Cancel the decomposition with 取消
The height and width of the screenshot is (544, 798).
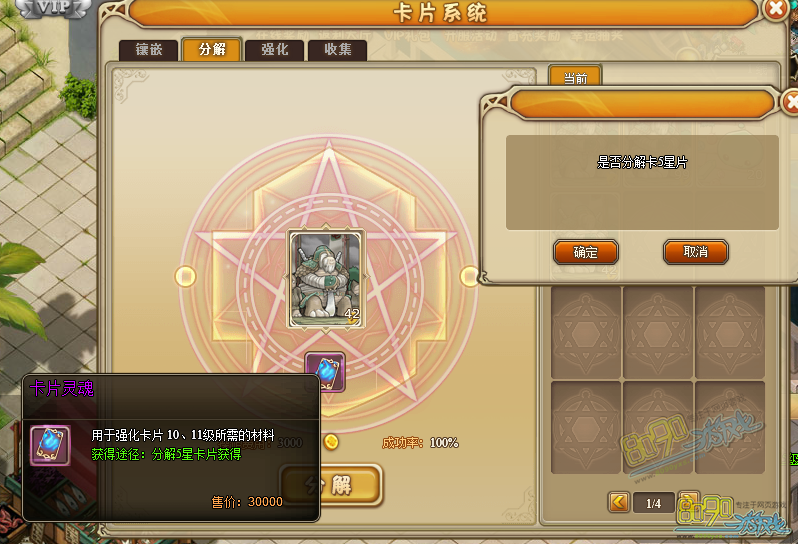point(695,252)
